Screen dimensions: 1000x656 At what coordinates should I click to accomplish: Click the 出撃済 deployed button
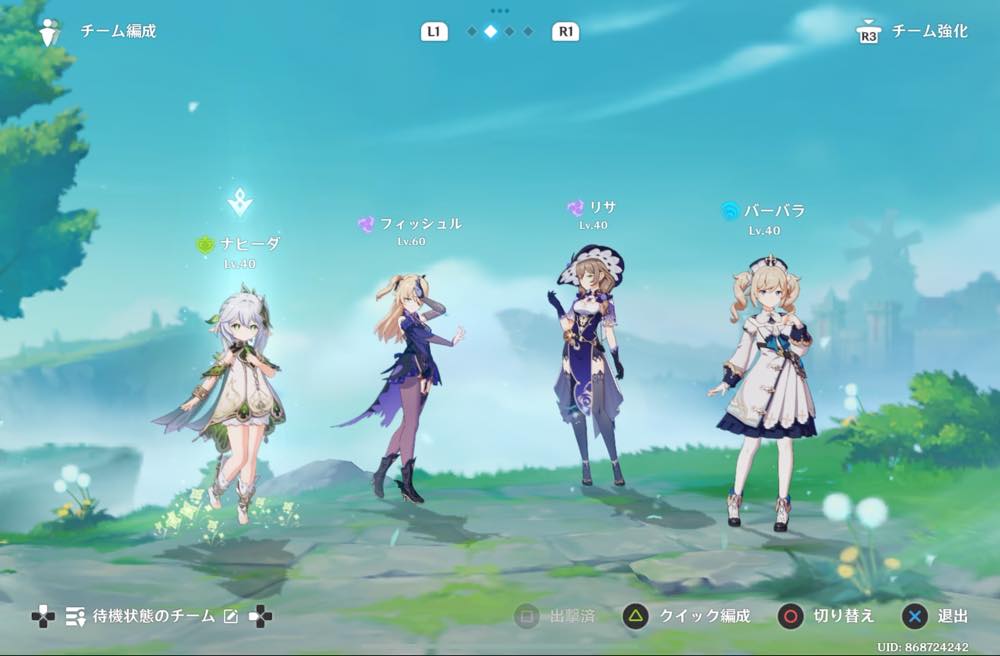(555, 616)
